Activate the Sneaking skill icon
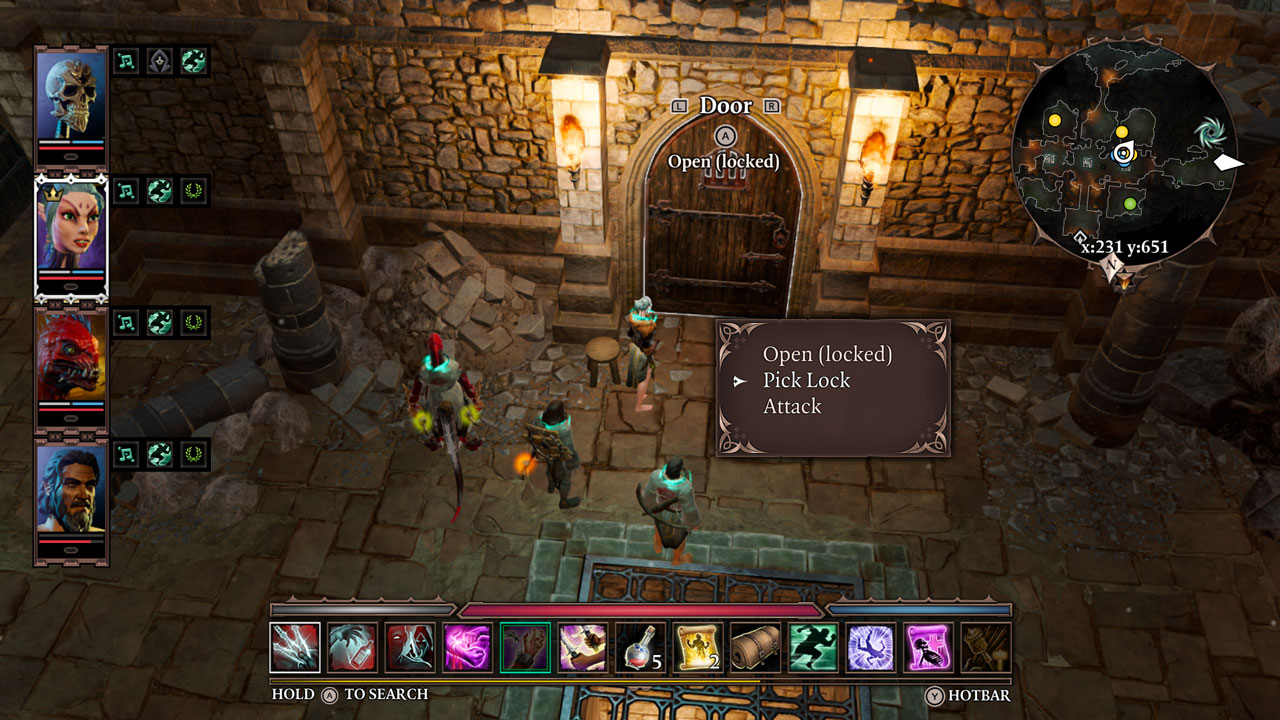The width and height of the screenshot is (1280, 720). pos(814,650)
